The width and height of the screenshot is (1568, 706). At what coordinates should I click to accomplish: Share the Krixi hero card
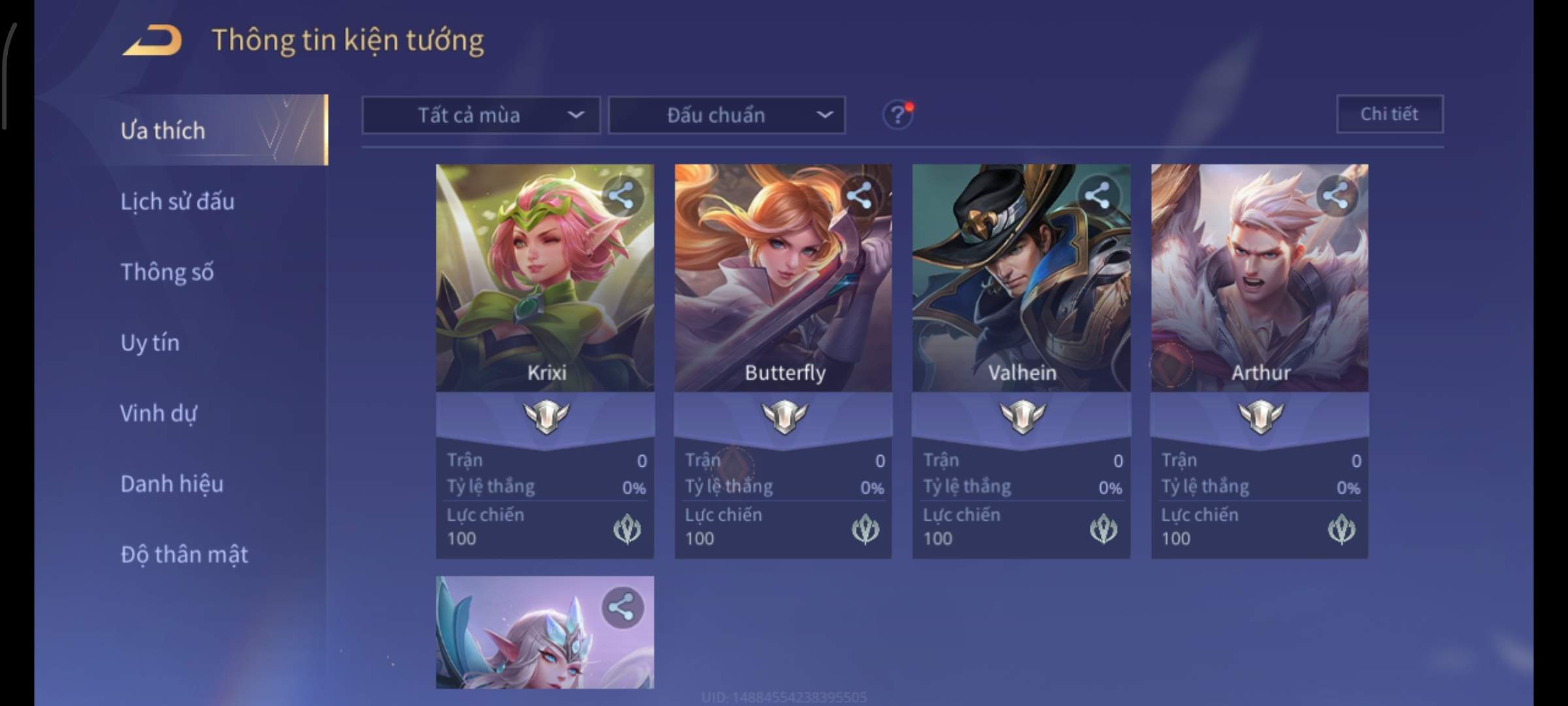[621, 195]
